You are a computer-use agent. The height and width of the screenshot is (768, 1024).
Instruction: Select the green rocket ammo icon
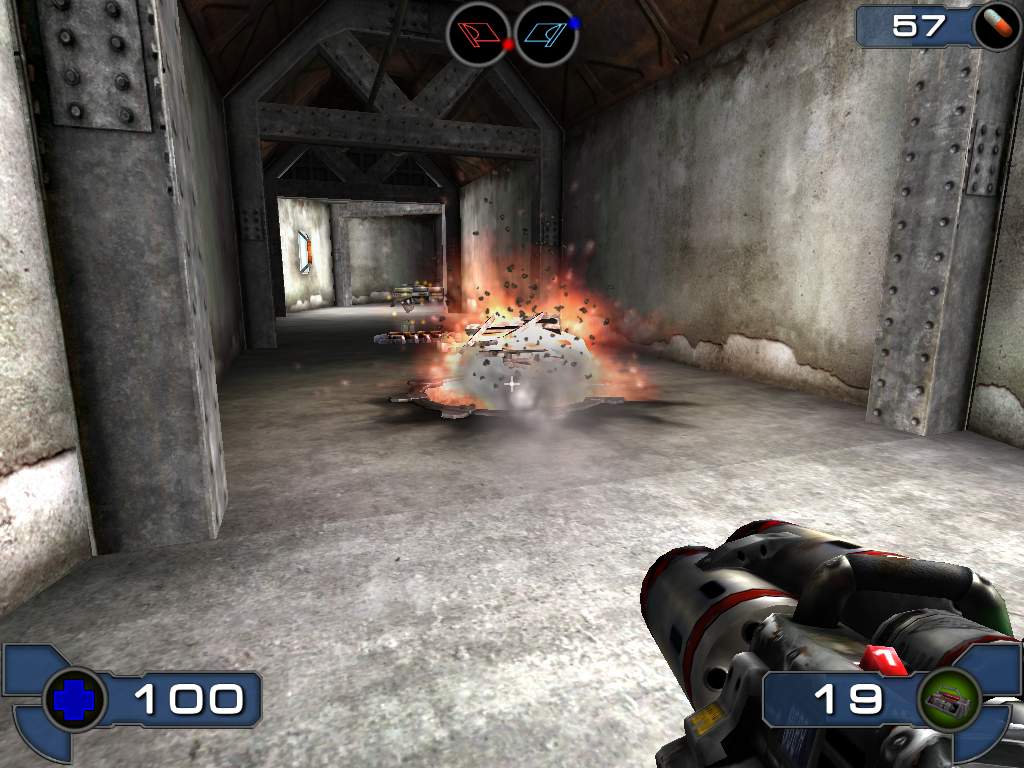(x=947, y=698)
